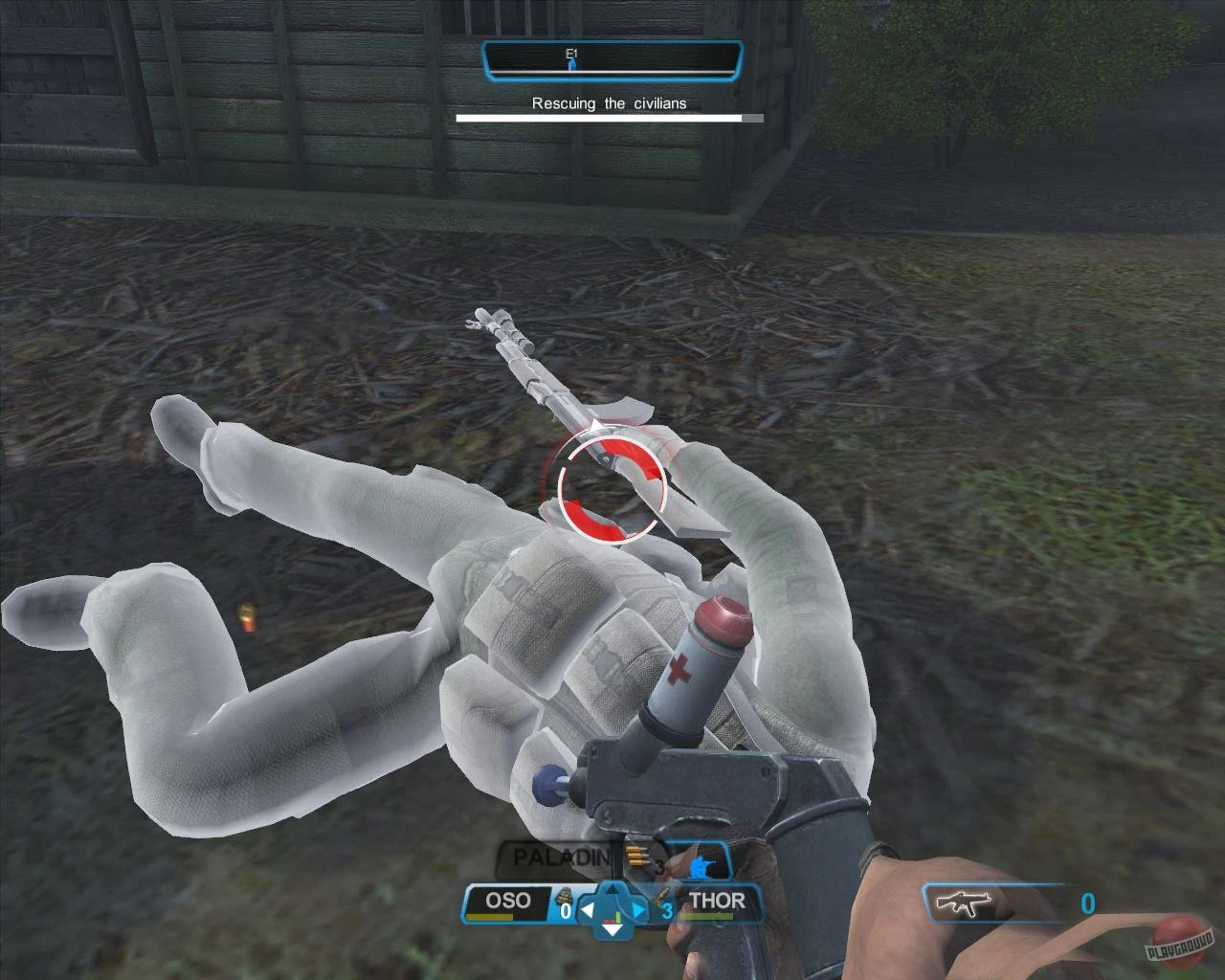Select the THOR teammate tab
Viewport: 1225px width, 980px height.
click(x=719, y=900)
